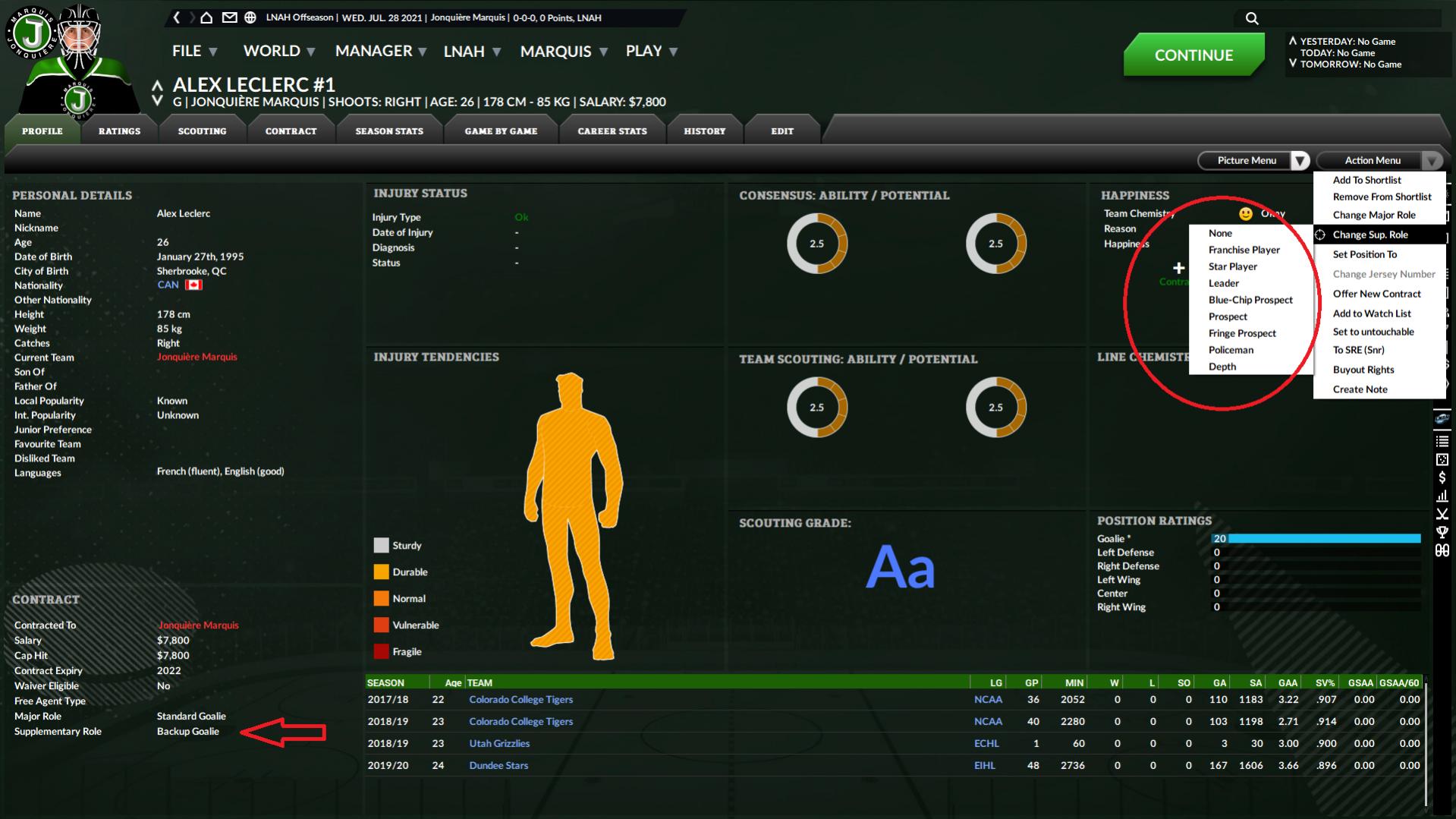Open the Colorado College Tigers team link
1456x819 pixels.
(521, 699)
